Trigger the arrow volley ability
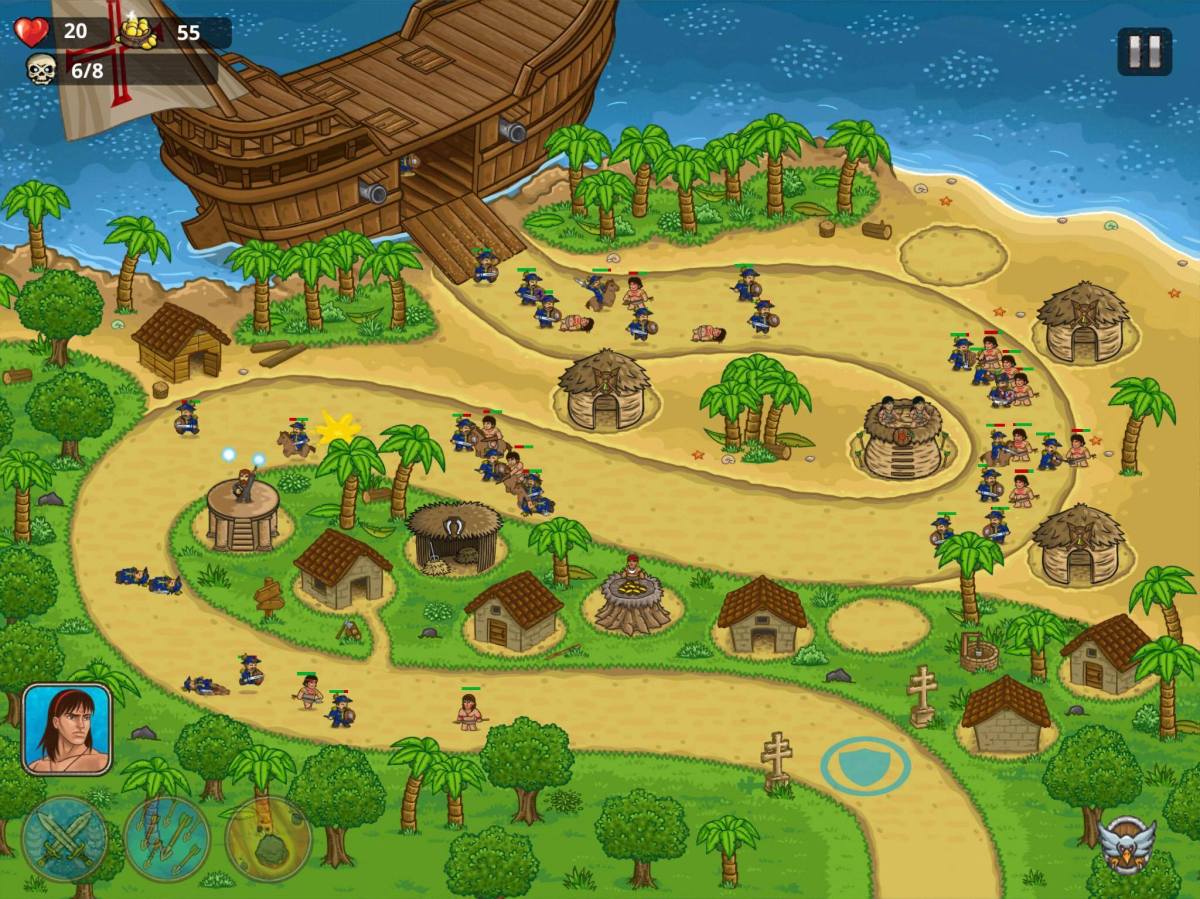Screen dimensions: 1200x899 [167, 839]
